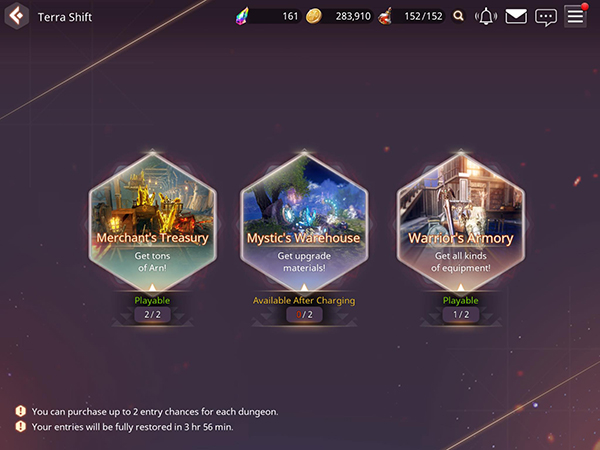The width and height of the screenshot is (600, 450).
Task: Tap the gold coin currency icon
Action: (x=315, y=16)
